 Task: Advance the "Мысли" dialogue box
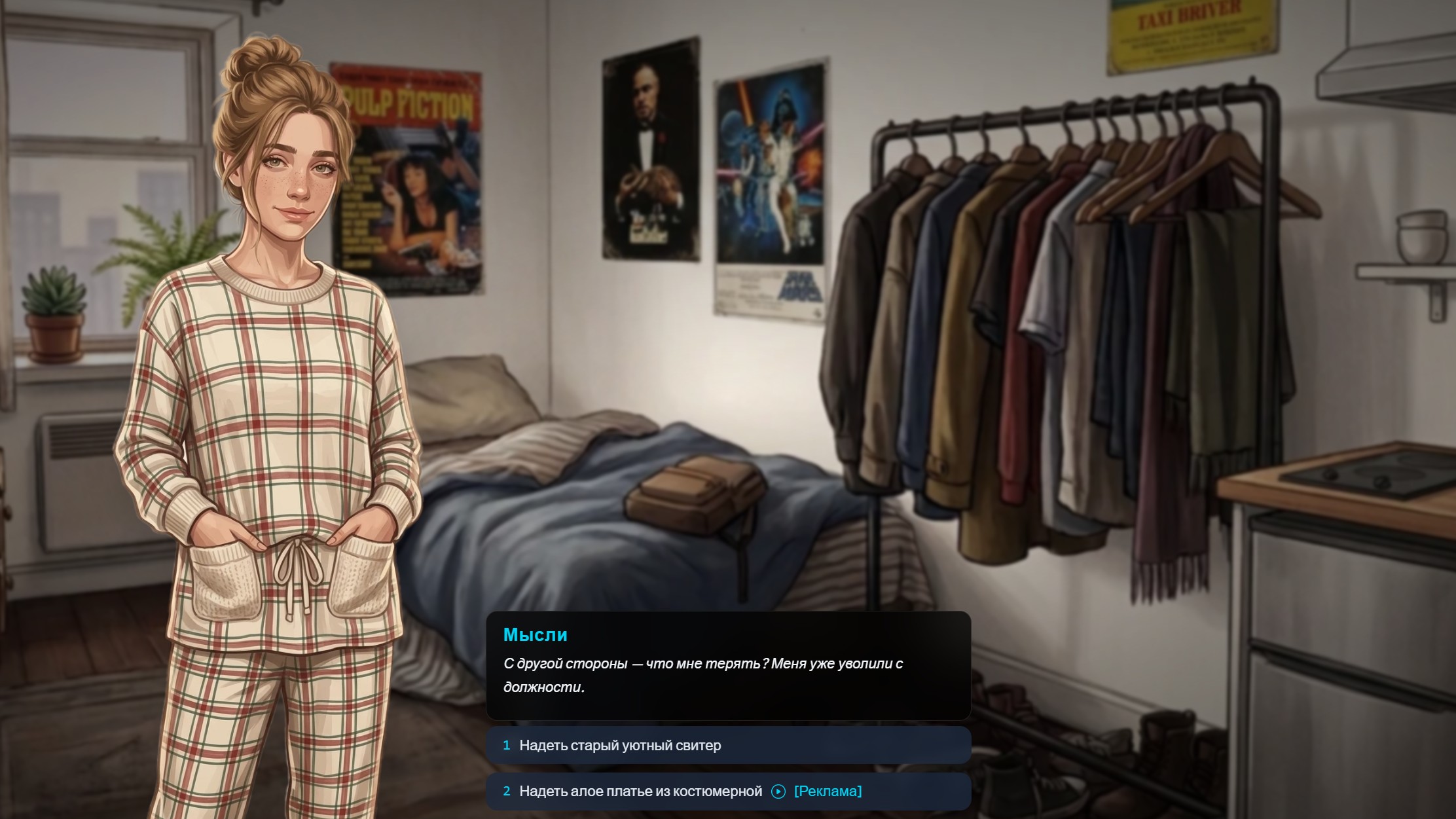click(x=727, y=666)
